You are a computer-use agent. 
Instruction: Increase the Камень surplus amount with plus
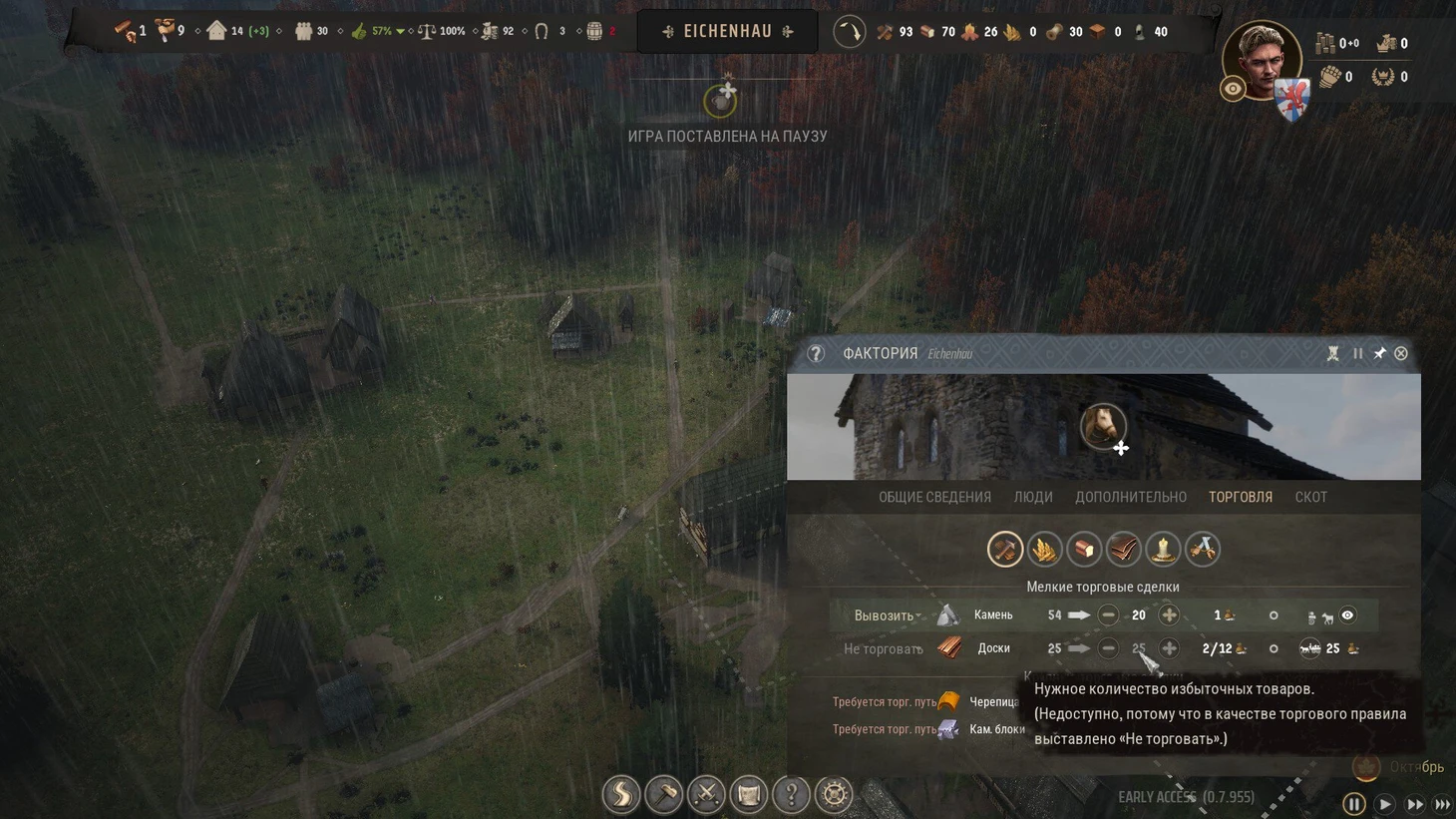tap(1169, 615)
